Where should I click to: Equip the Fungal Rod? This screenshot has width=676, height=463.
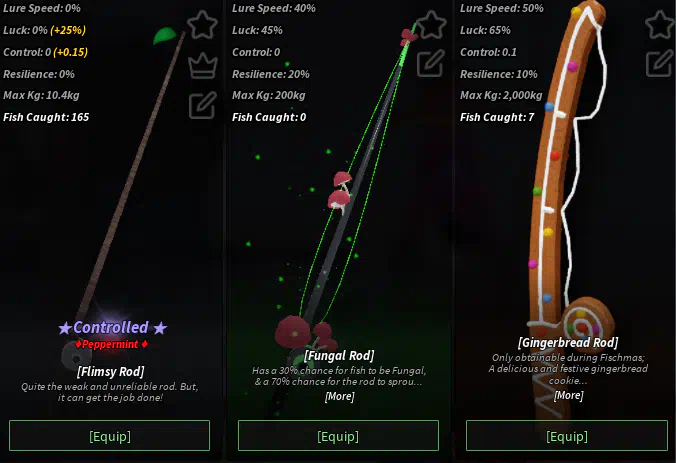click(338, 436)
